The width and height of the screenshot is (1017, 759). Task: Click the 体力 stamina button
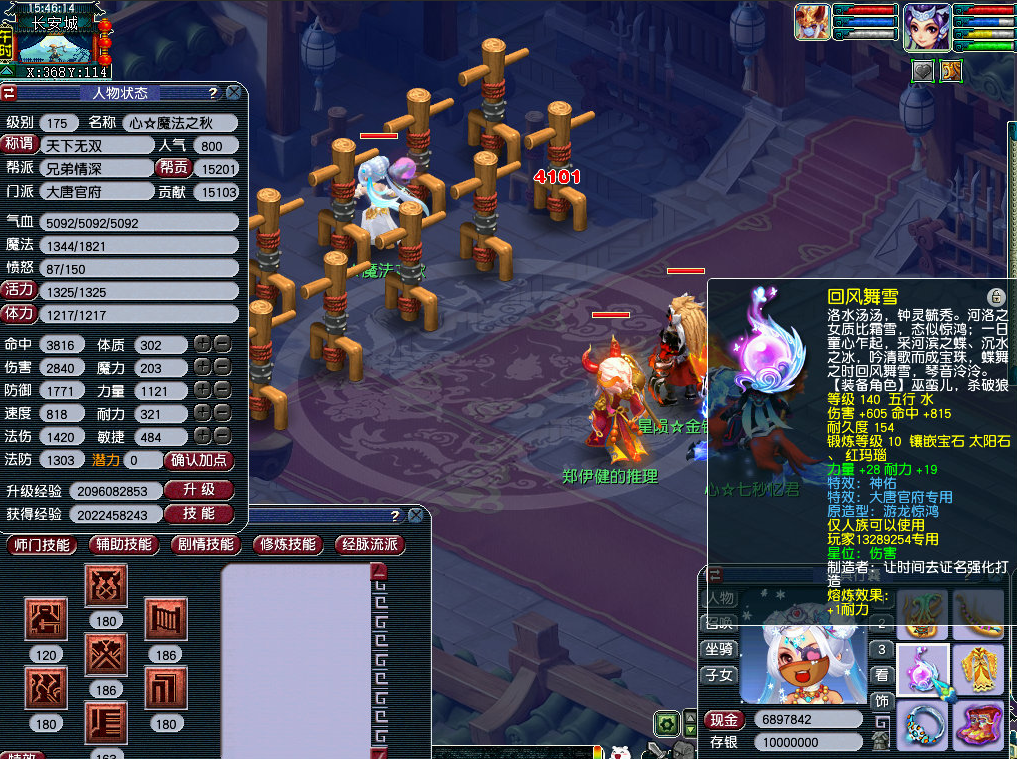(19, 313)
